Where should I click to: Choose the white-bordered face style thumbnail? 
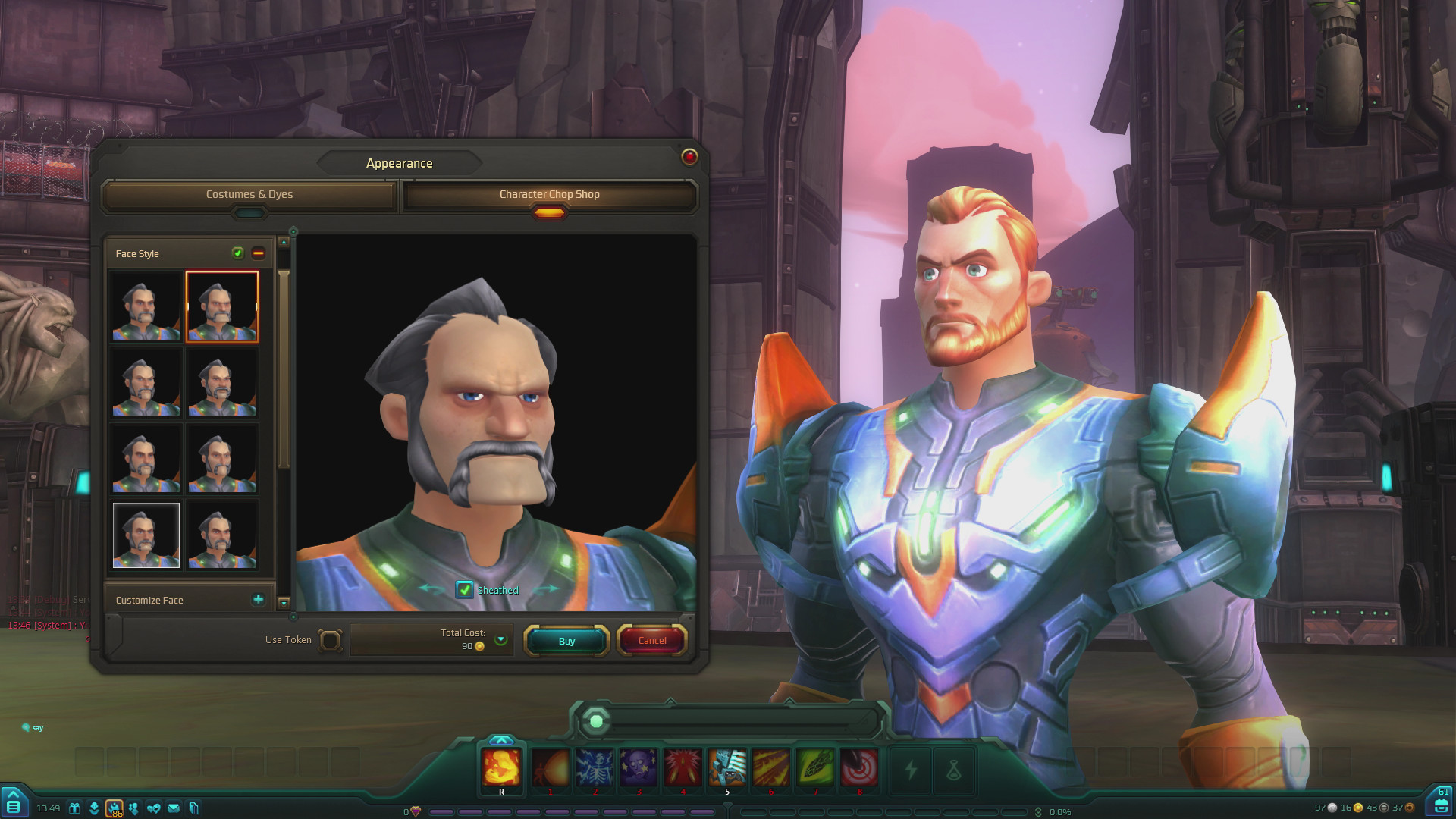pos(146,535)
